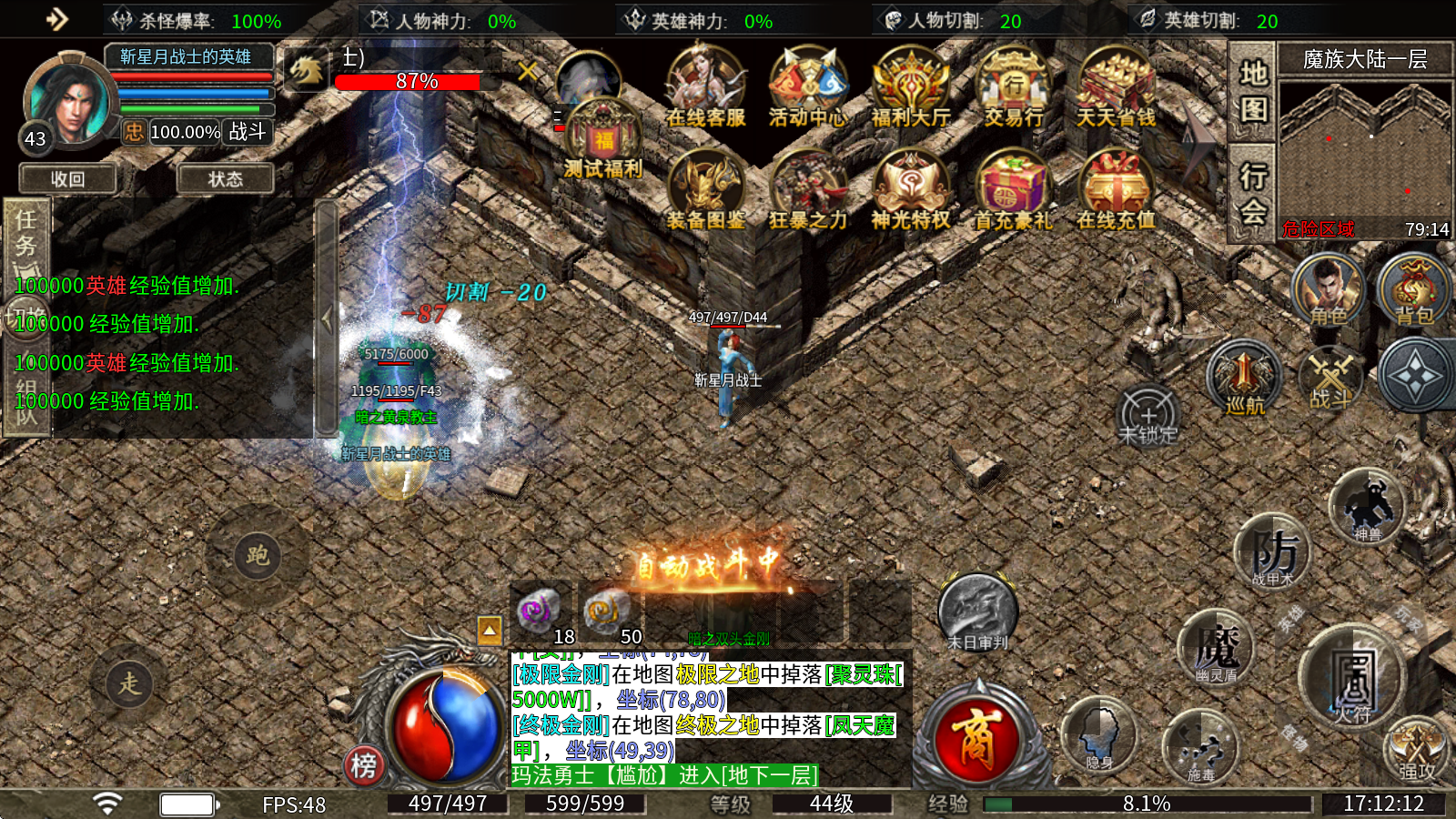This screenshot has height=819, width=1456.
Task: Open the 装备图鉴 equipment codex
Action: click(705, 191)
